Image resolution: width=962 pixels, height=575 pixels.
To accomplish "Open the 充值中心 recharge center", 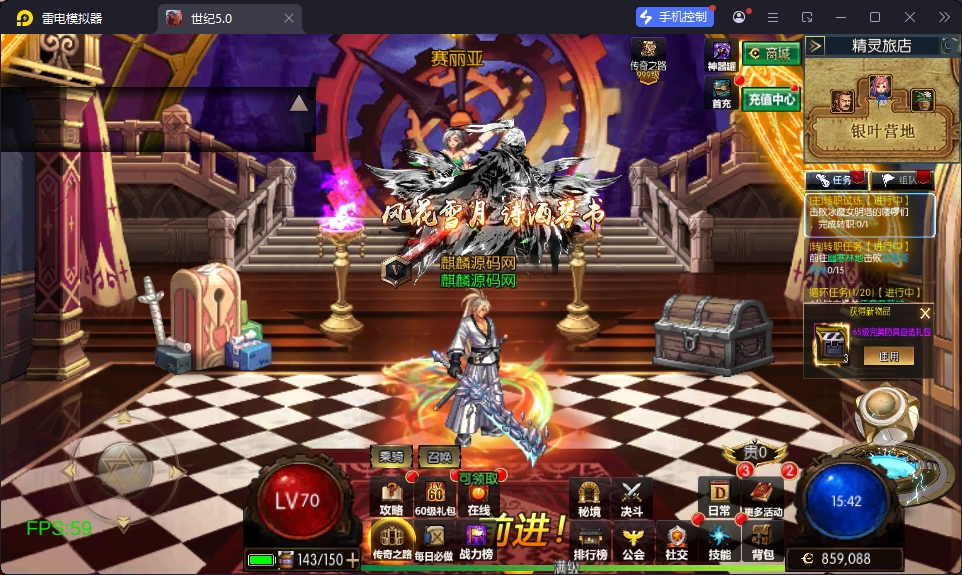I will tap(771, 99).
